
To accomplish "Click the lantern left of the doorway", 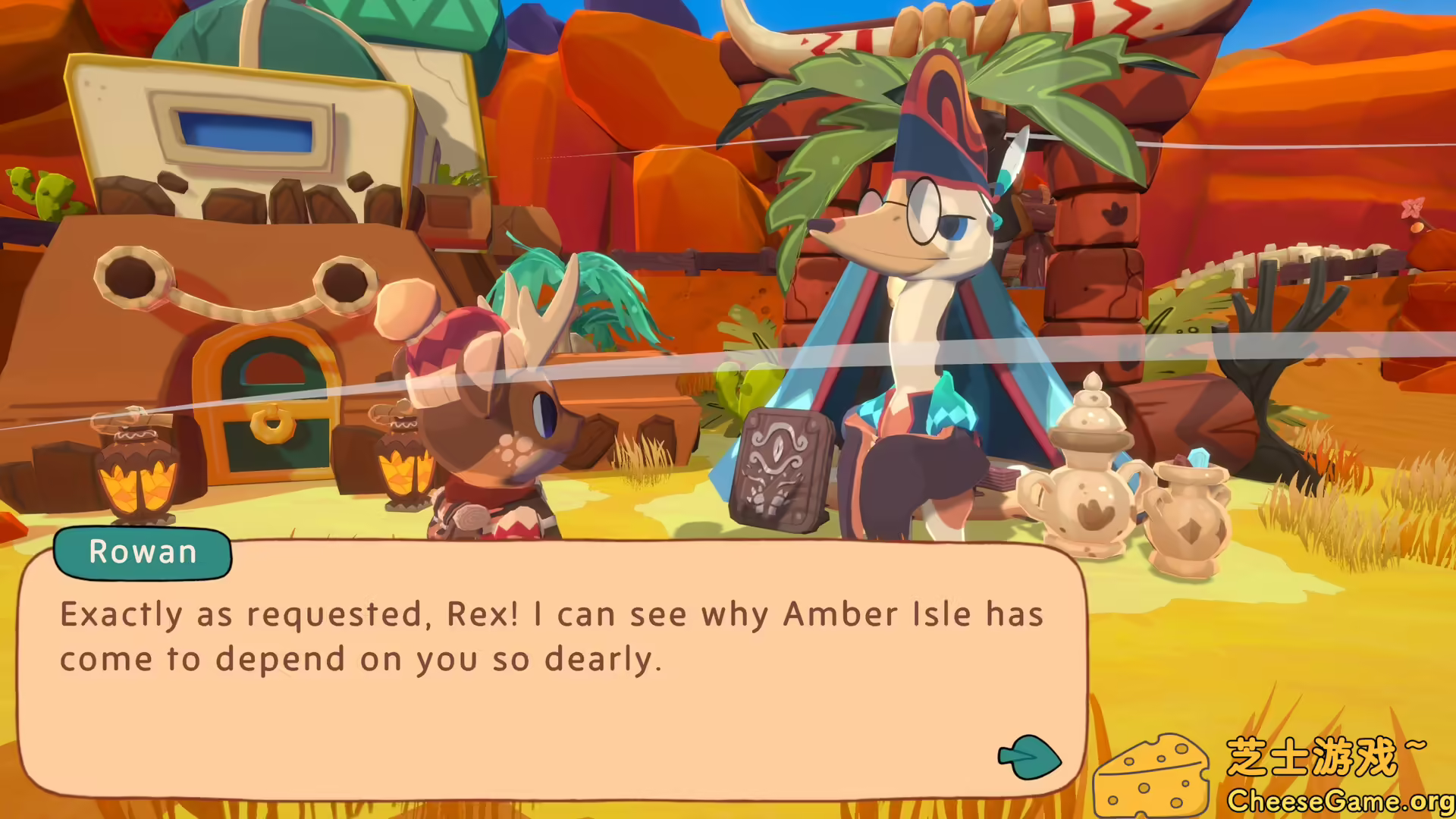I will pyautogui.click(x=136, y=478).
